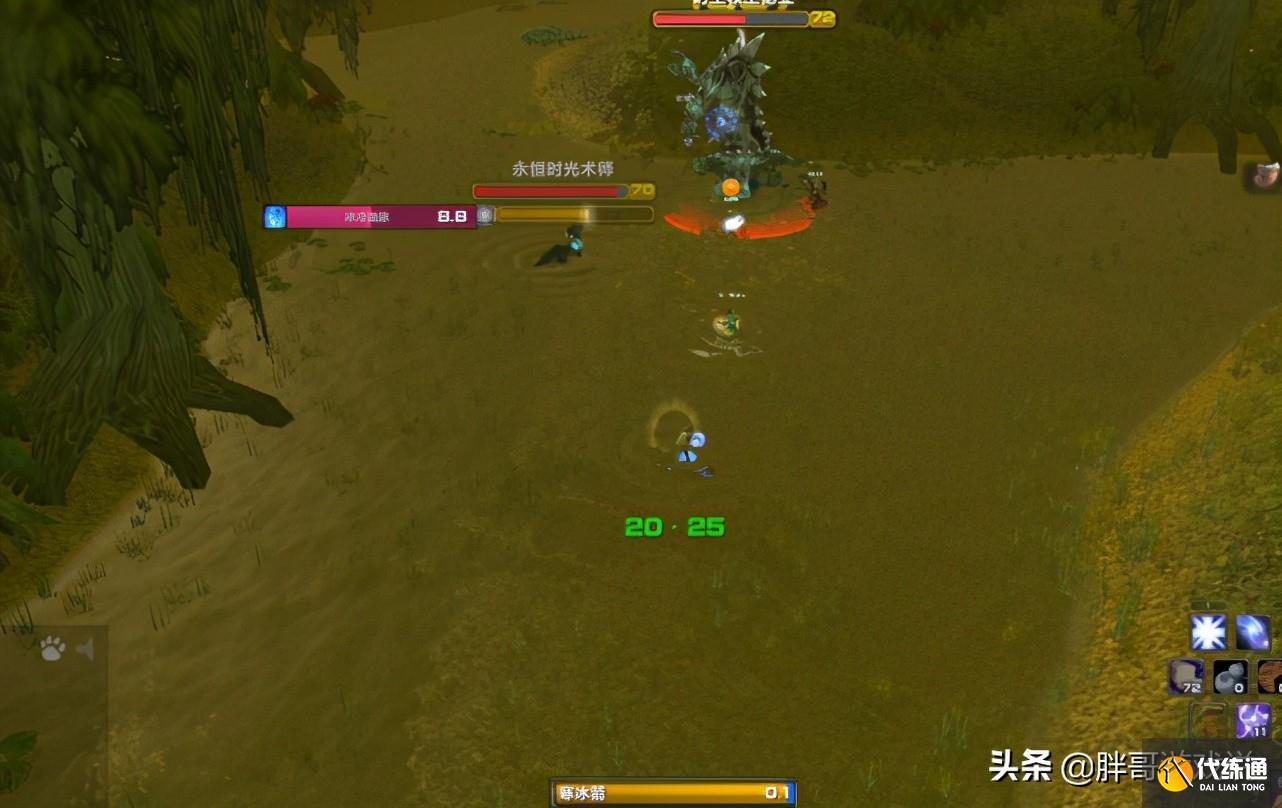Click the snowball item showing 0 charges
1282x808 pixels.
click(x=1230, y=677)
